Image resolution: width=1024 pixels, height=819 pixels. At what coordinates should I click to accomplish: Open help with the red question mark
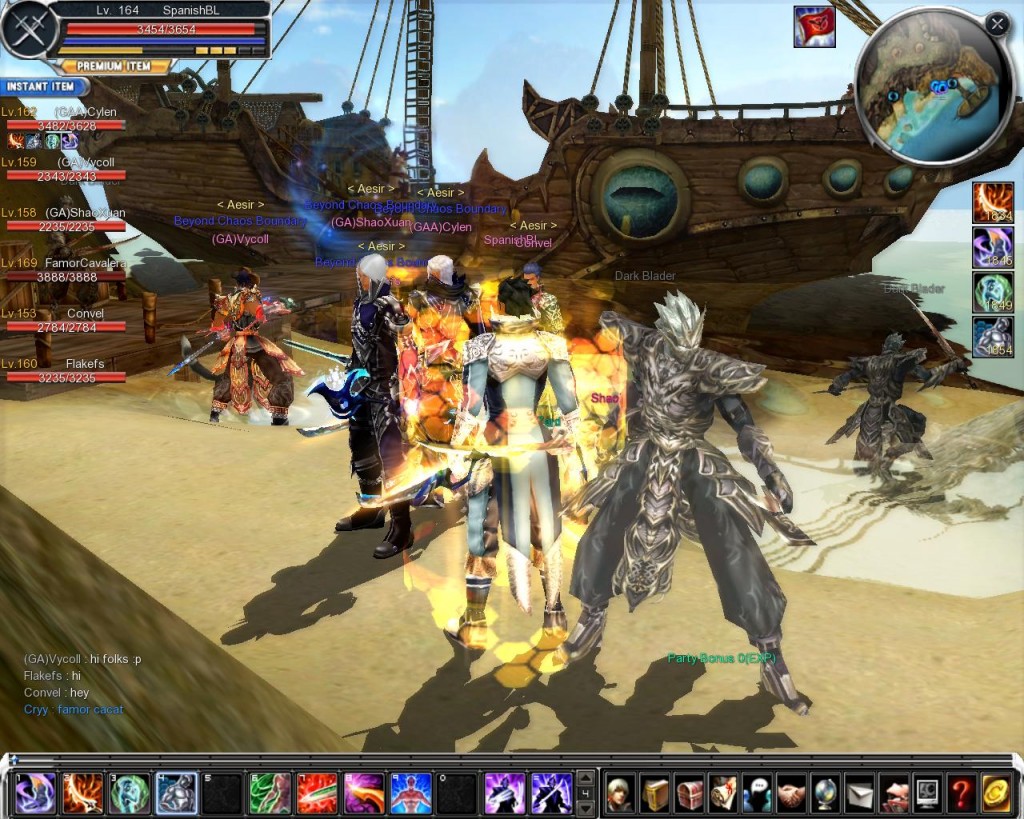pyautogui.click(x=961, y=794)
